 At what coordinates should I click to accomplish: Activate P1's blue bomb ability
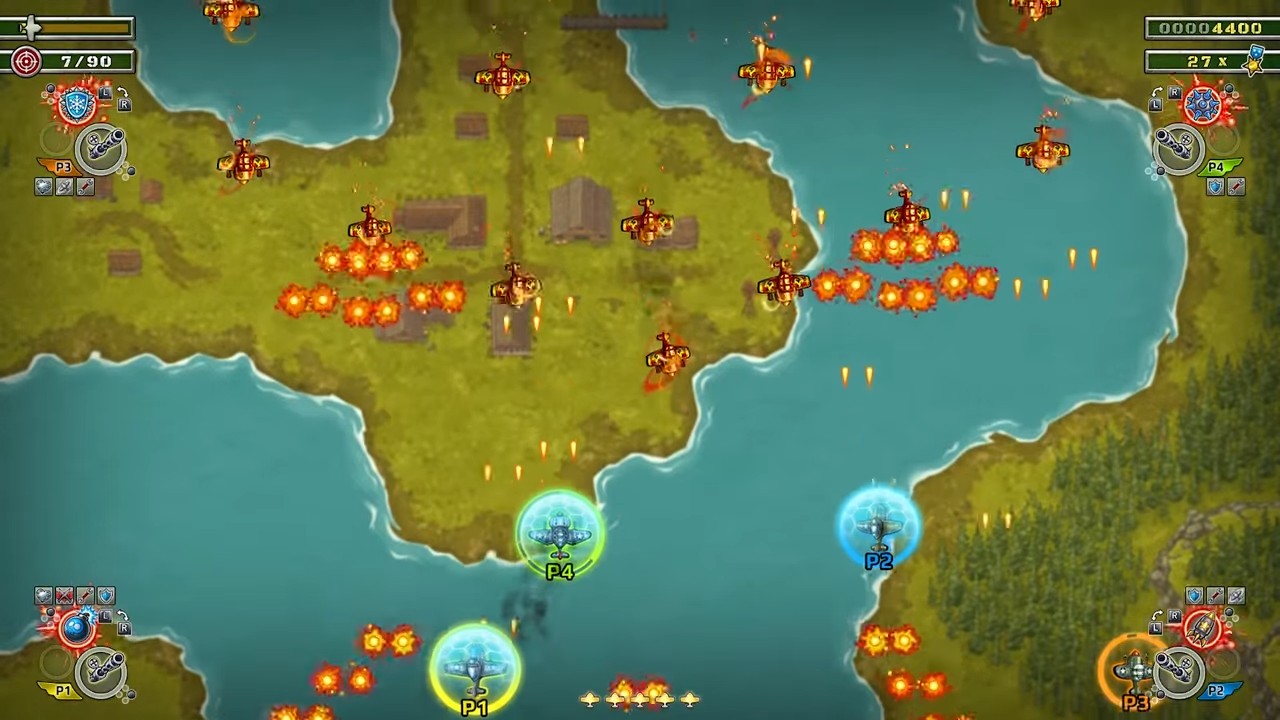pyautogui.click(x=76, y=628)
